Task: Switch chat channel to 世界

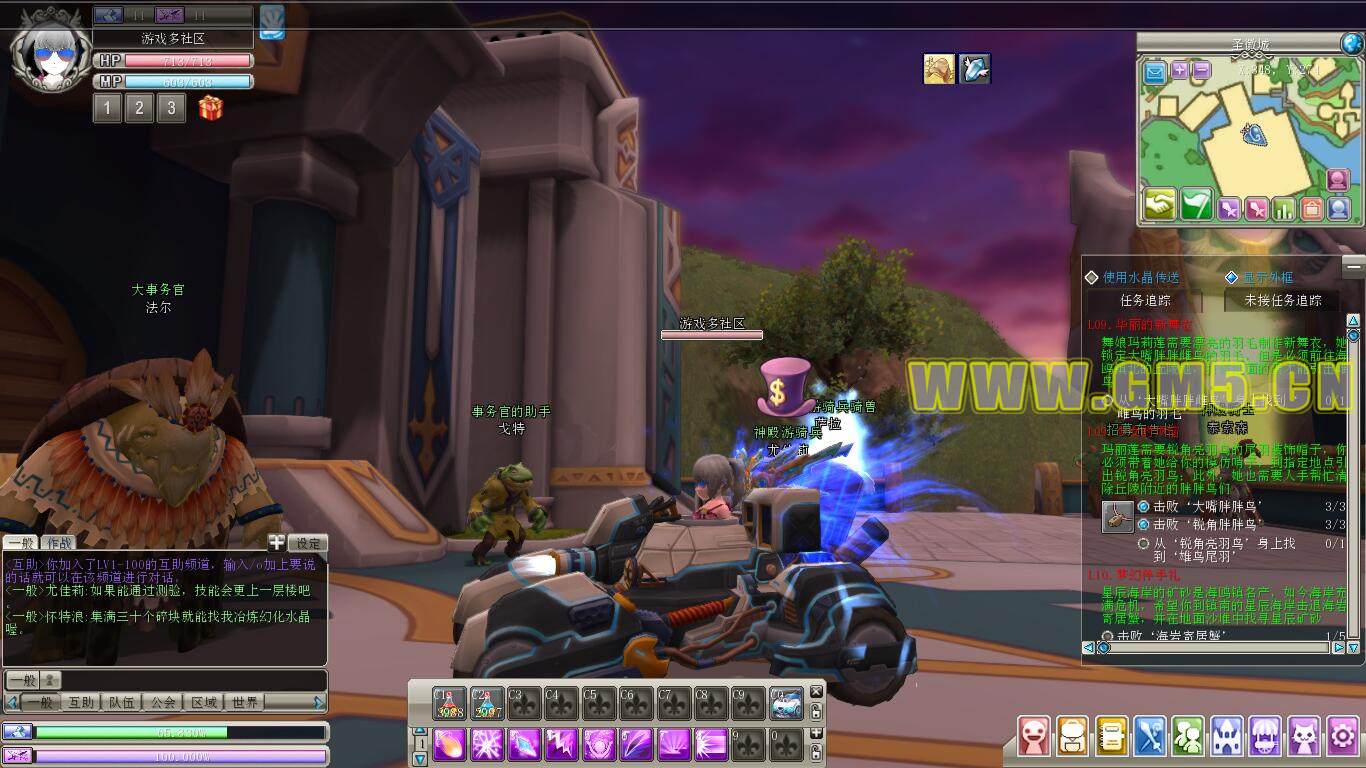Action: pos(245,703)
